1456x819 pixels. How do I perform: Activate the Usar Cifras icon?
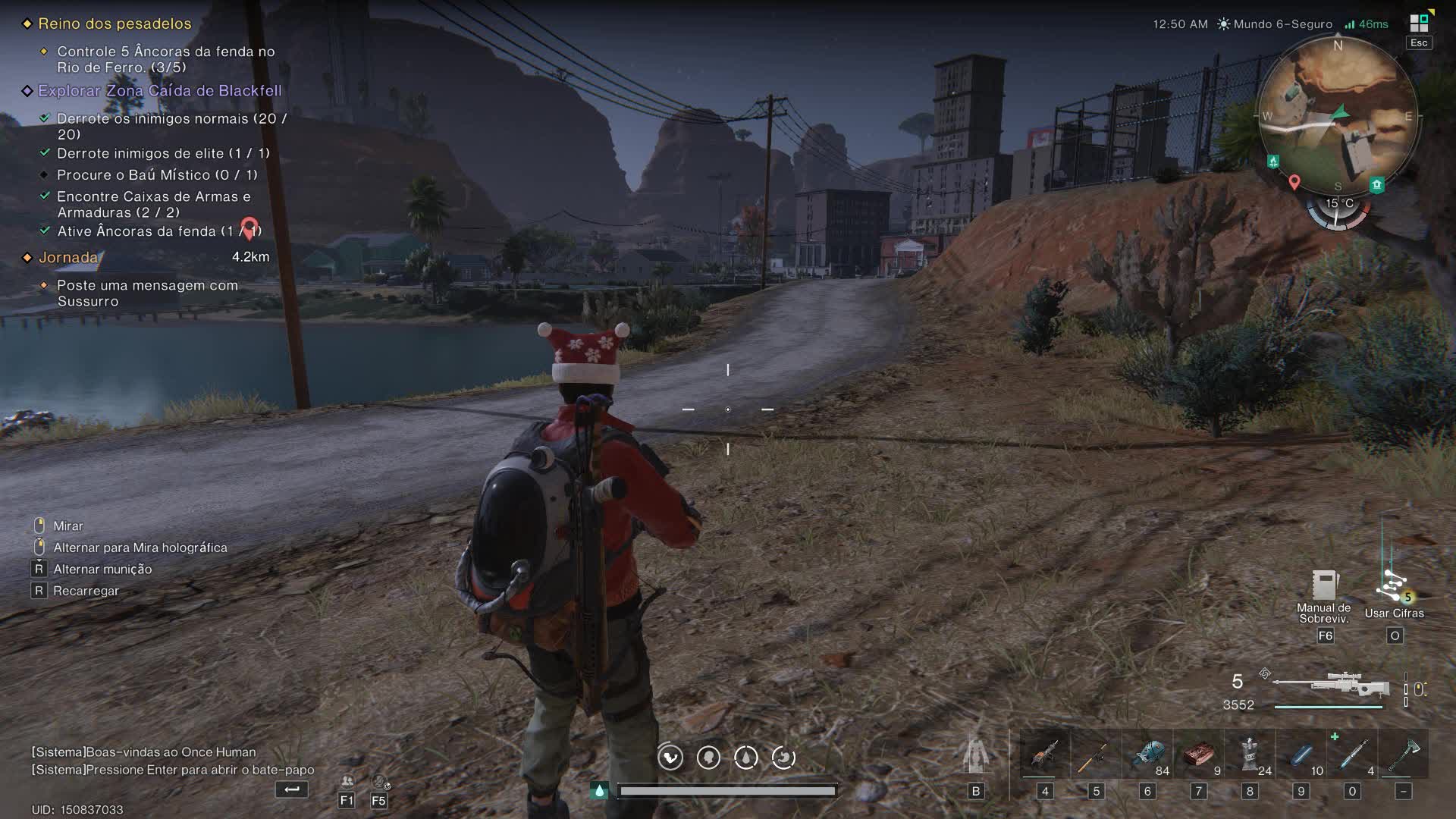pos(1394,588)
